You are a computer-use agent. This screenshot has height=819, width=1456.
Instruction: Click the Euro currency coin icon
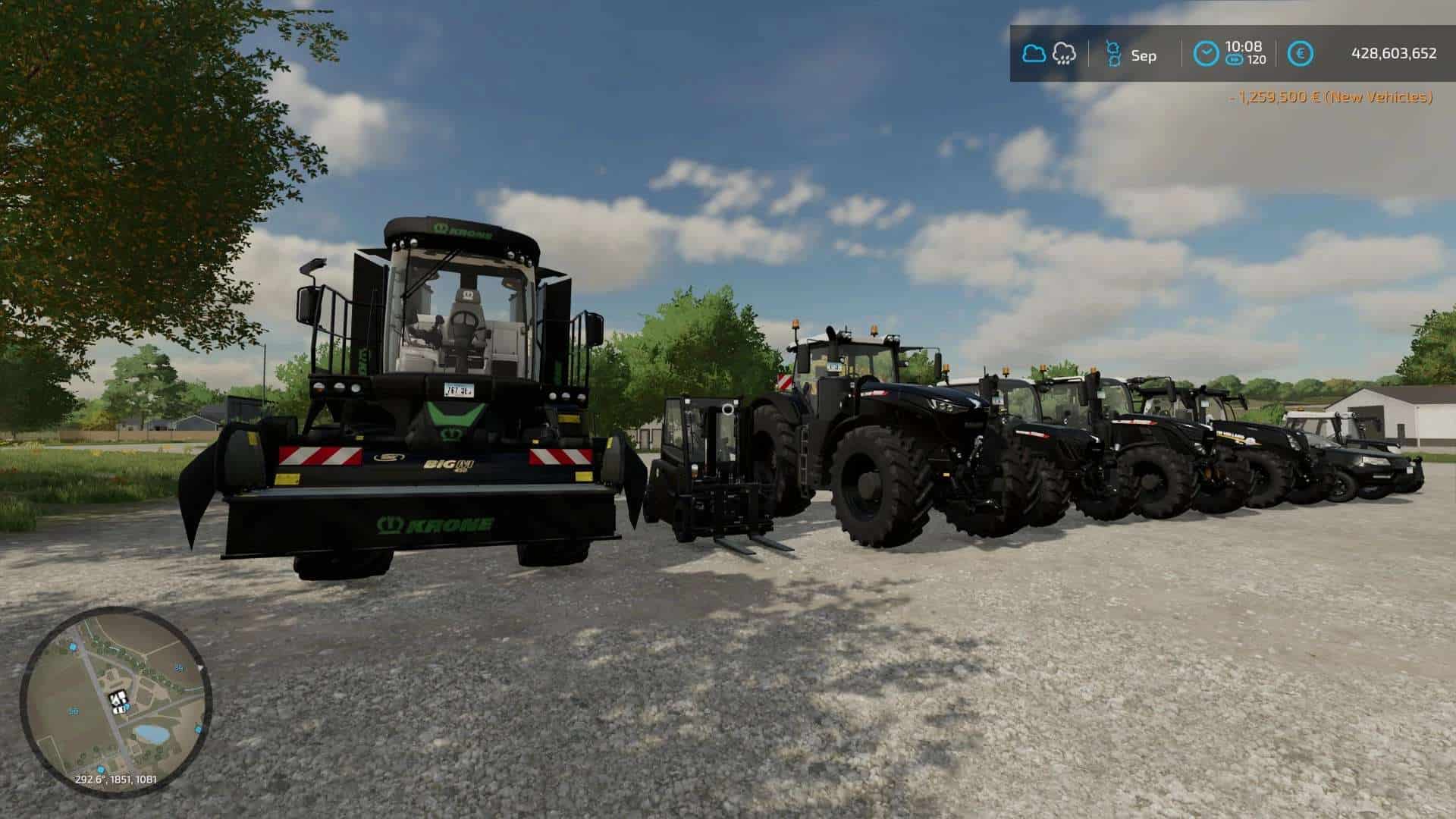pos(1301,52)
